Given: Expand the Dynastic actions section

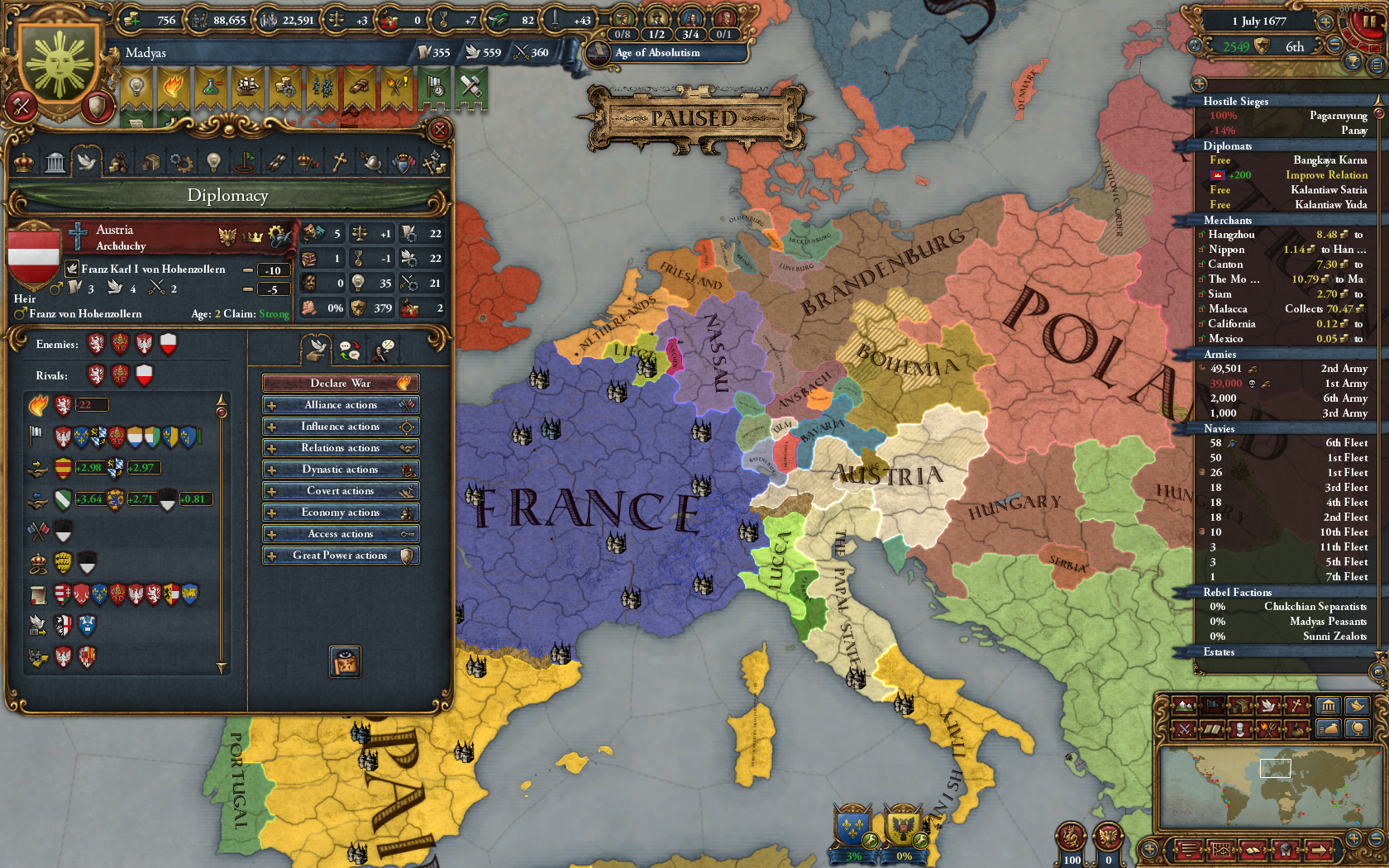Looking at the screenshot, I should [x=341, y=469].
